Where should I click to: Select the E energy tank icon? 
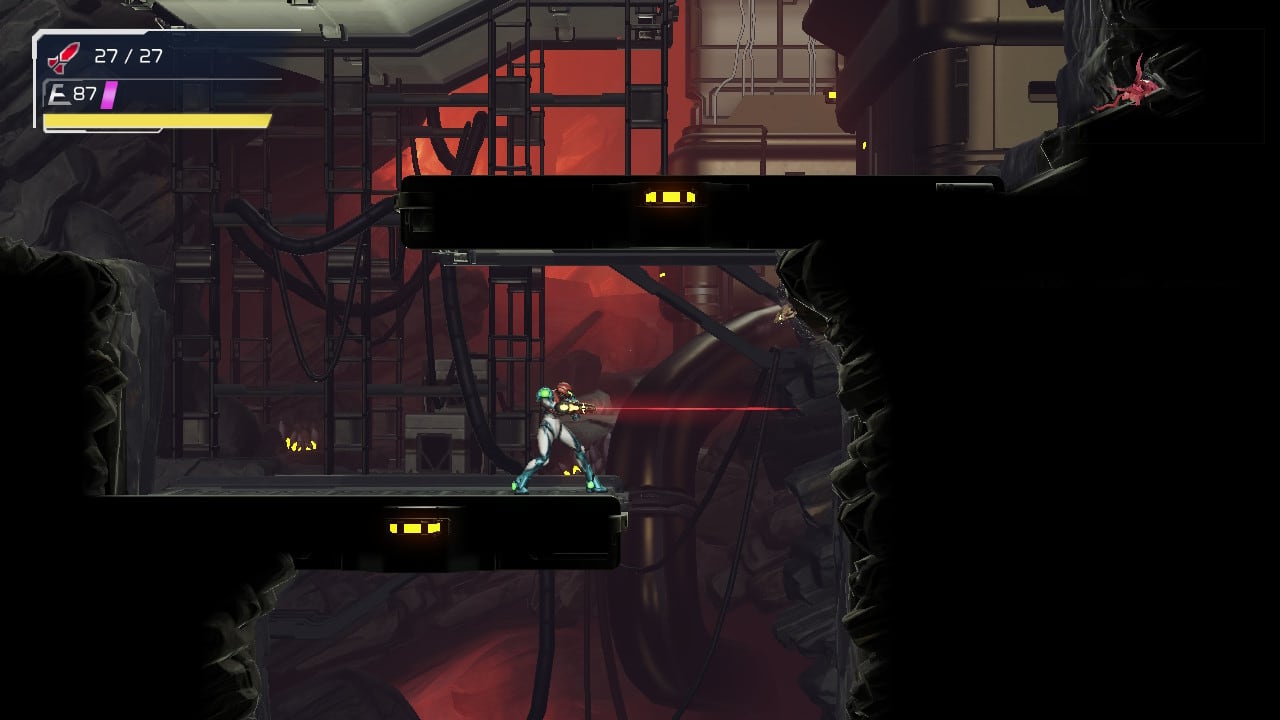[57, 95]
